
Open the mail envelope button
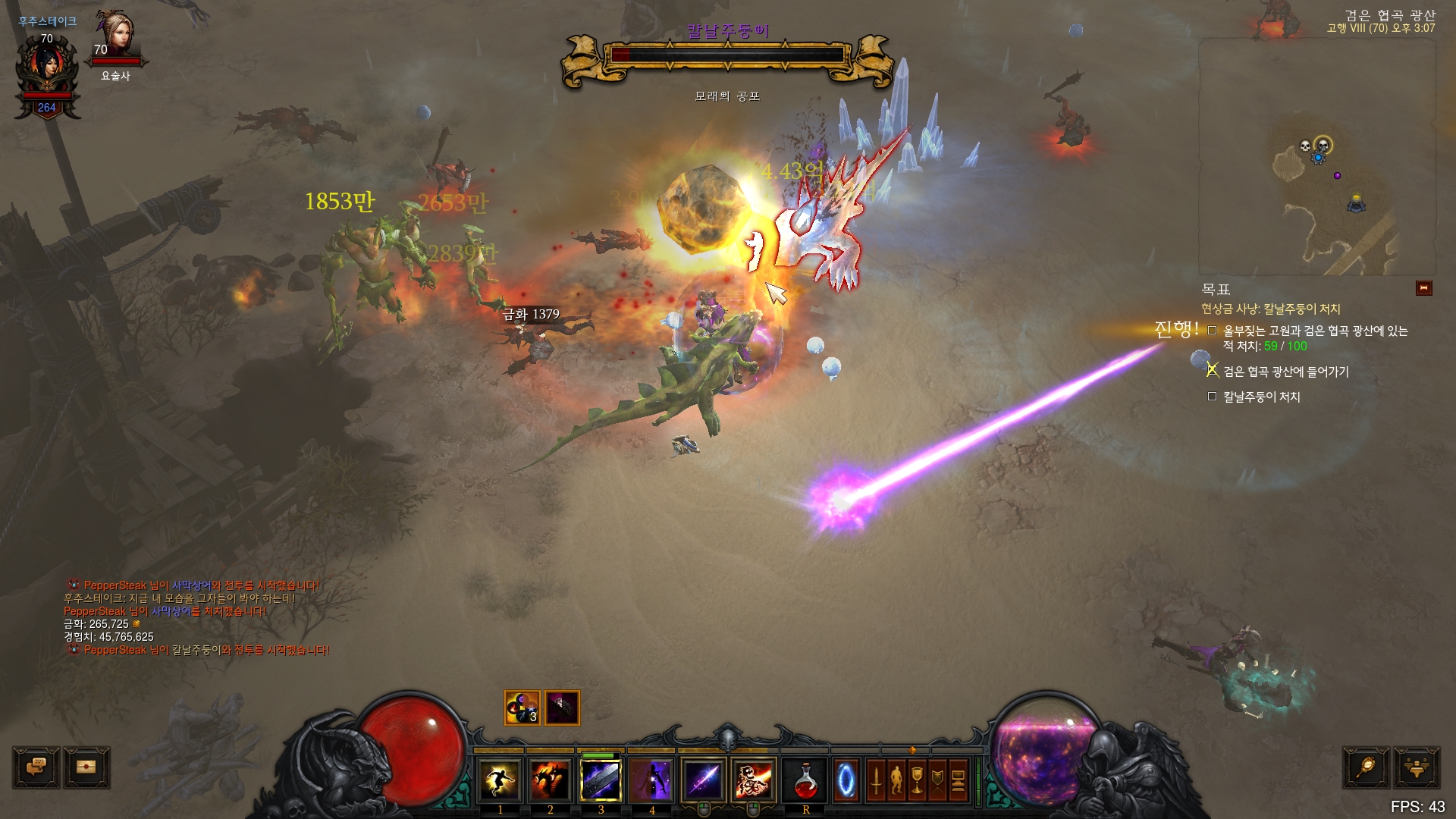(87, 767)
